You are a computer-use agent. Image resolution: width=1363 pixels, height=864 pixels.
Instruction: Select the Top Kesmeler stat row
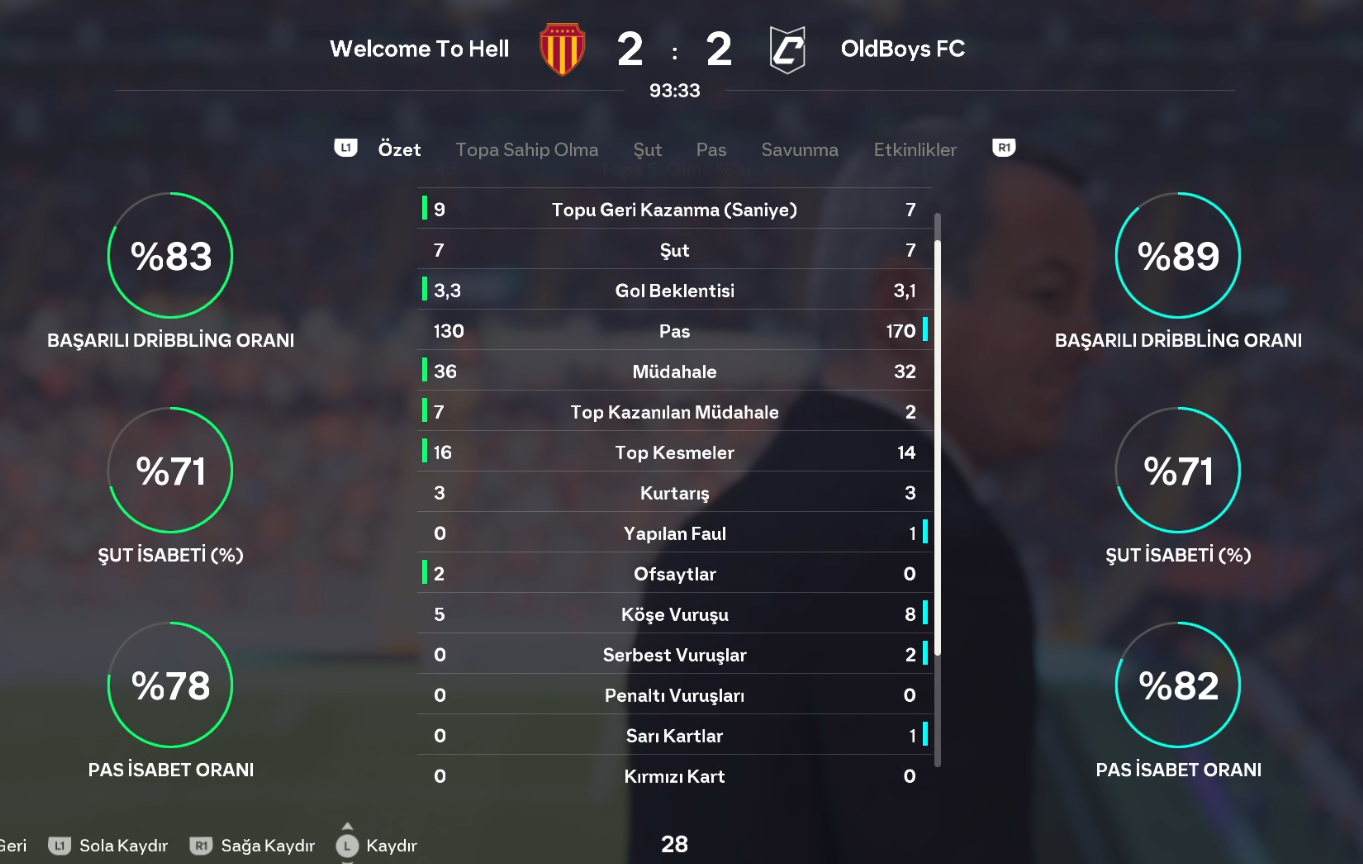pyautogui.click(x=675, y=453)
